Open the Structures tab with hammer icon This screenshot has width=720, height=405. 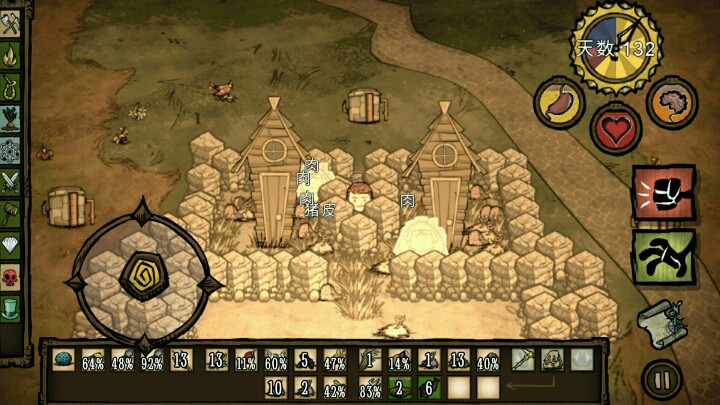tap(12, 213)
